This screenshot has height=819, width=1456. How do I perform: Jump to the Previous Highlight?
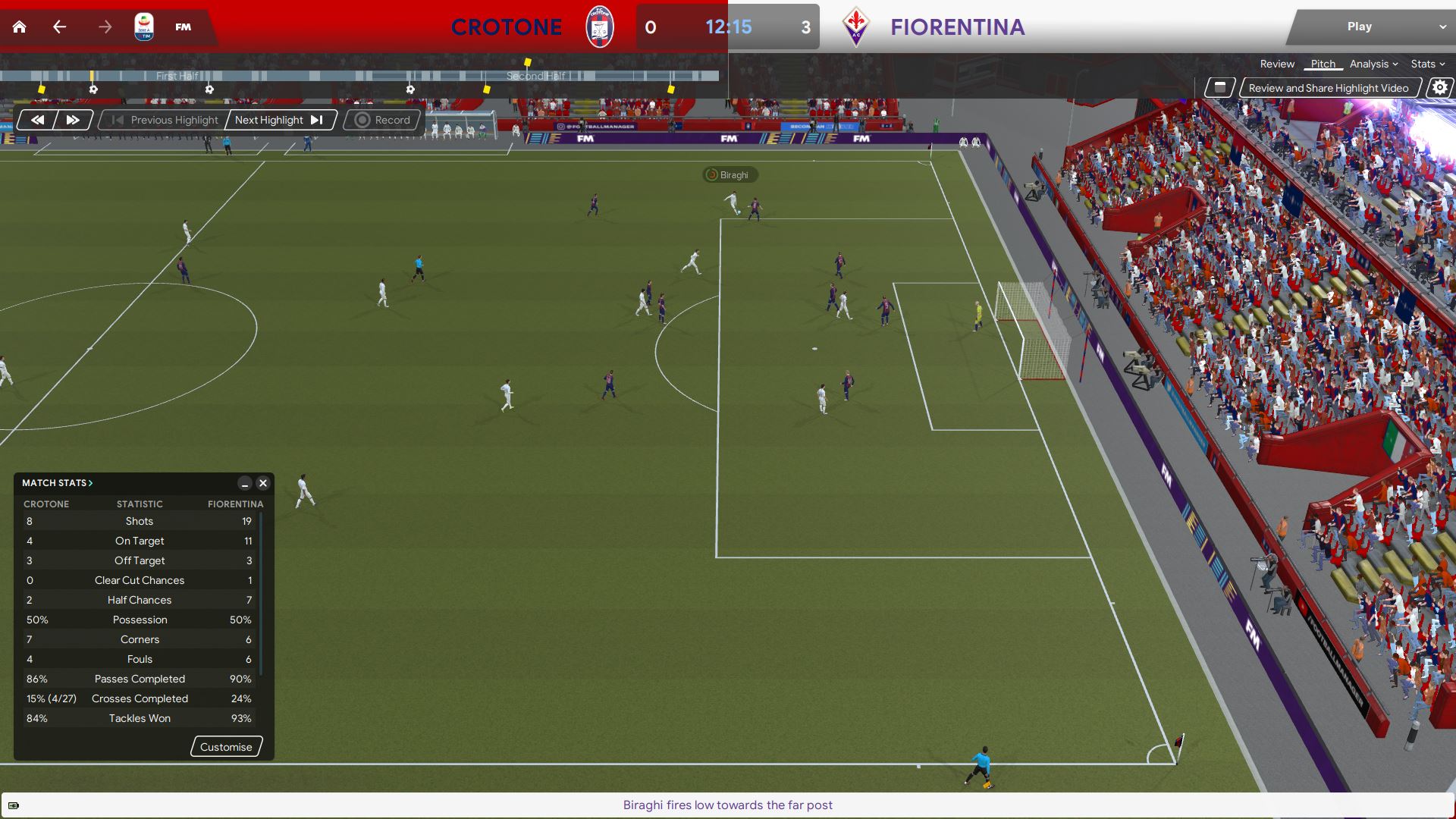165,120
